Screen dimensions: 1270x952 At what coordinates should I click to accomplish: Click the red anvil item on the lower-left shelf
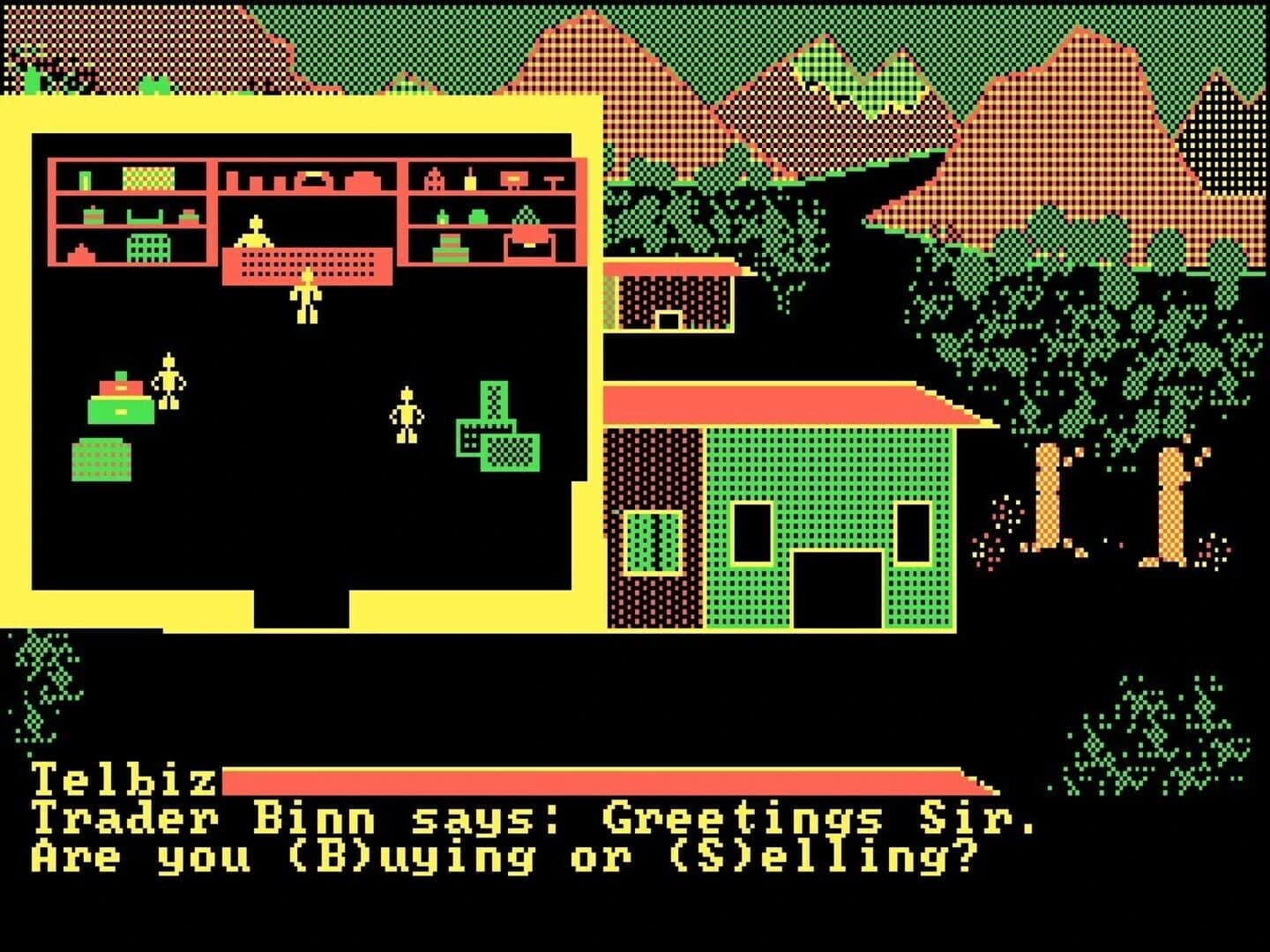79,251
